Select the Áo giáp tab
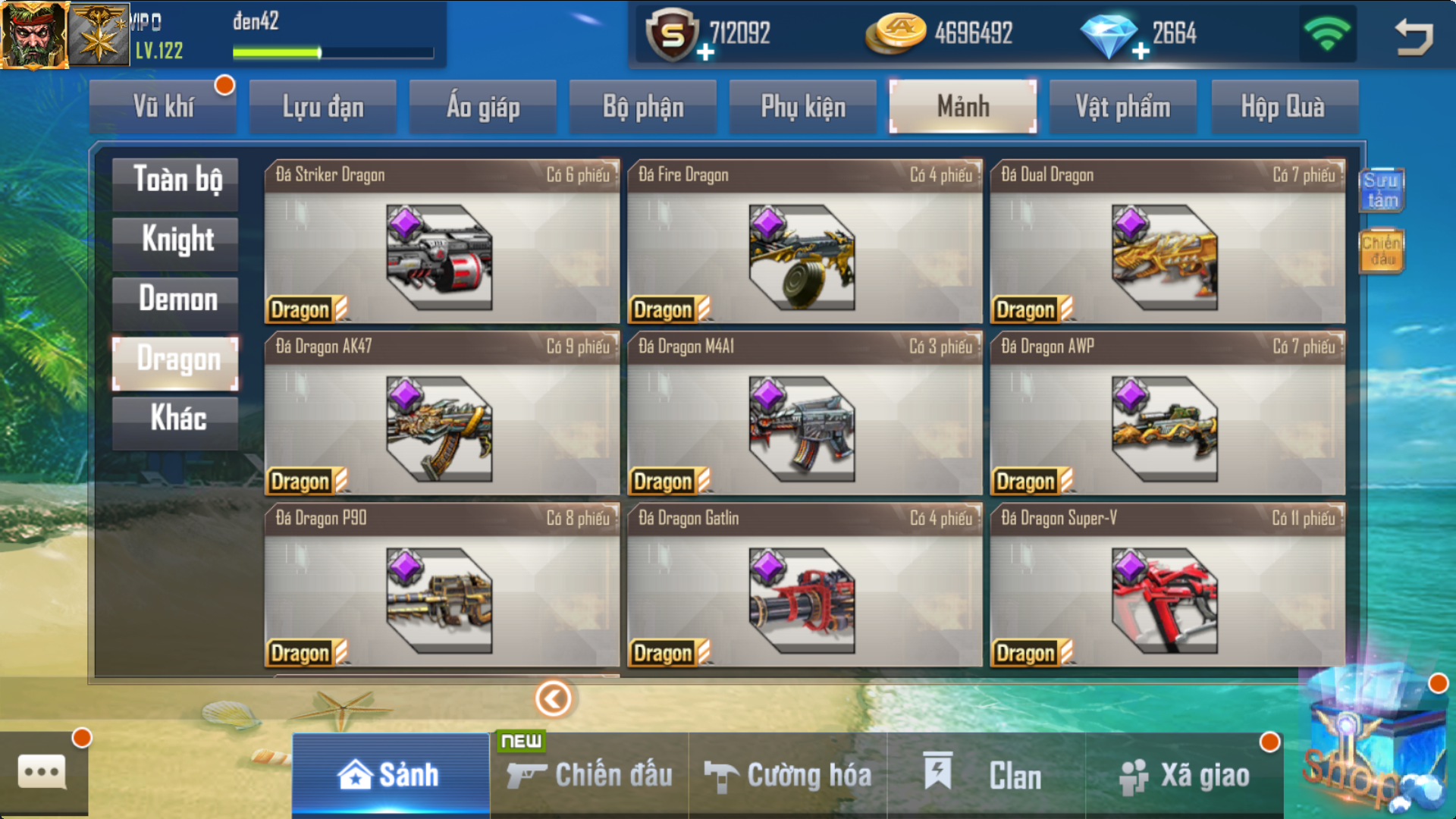Image resolution: width=1456 pixels, height=819 pixels. (483, 107)
